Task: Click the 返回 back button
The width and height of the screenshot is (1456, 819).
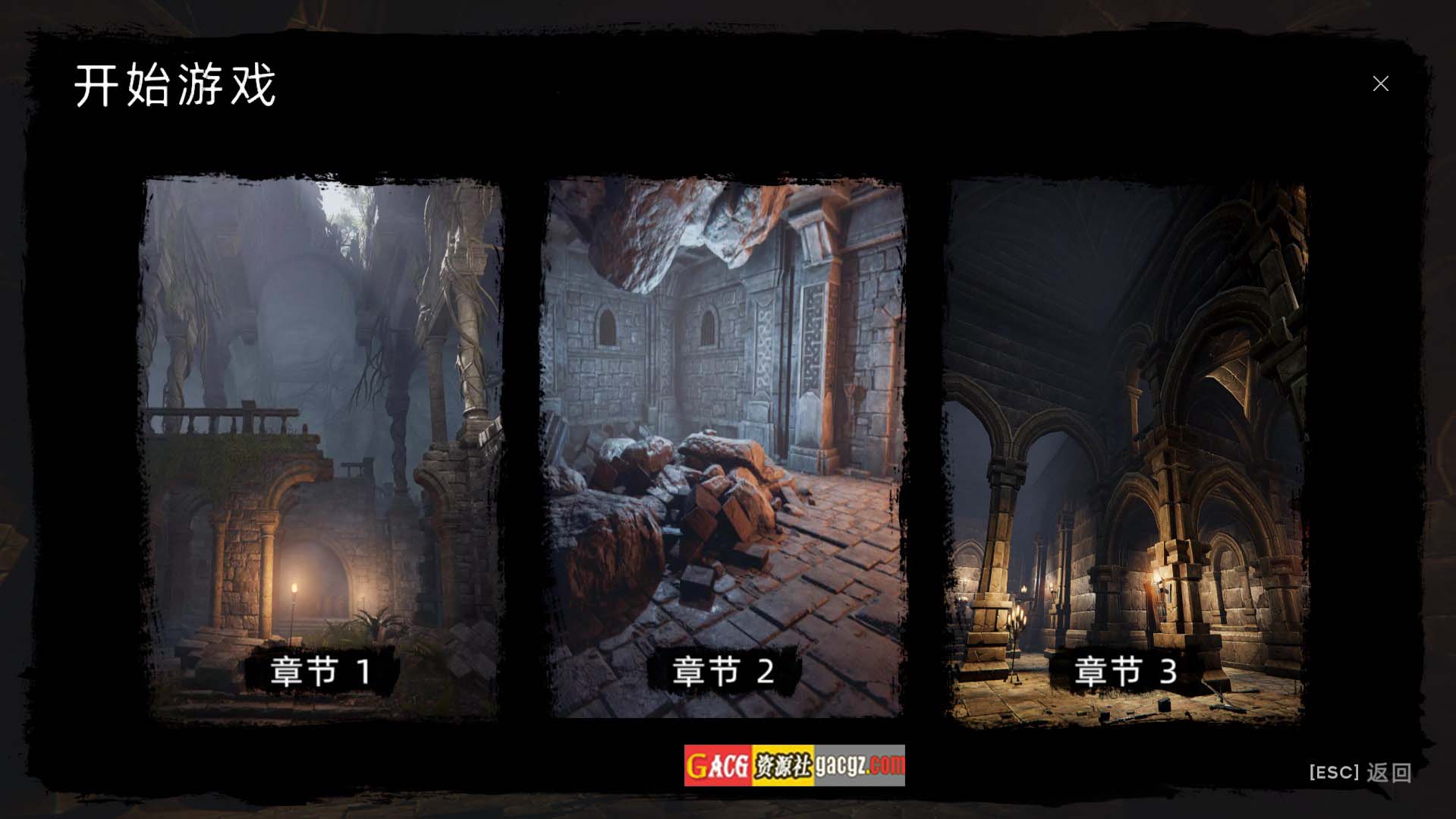Action: pyautogui.click(x=1361, y=773)
